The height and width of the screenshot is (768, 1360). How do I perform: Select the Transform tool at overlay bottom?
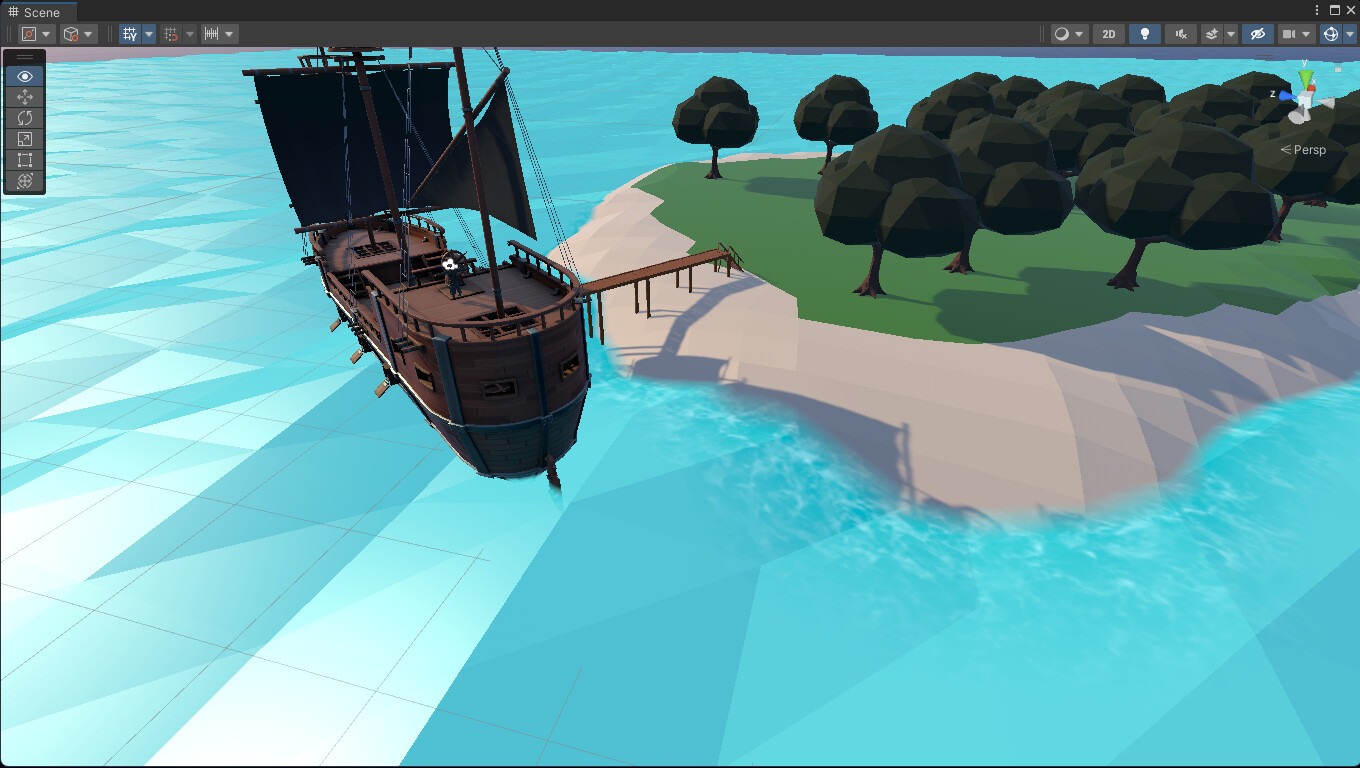click(x=24, y=181)
